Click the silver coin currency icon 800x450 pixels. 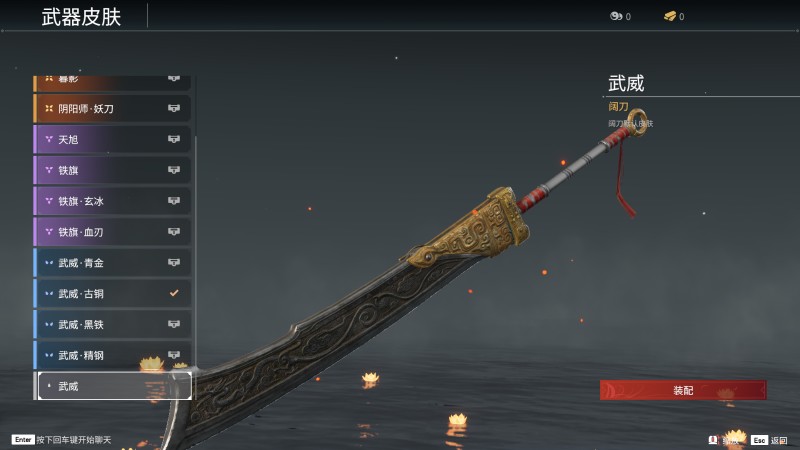tap(615, 16)
